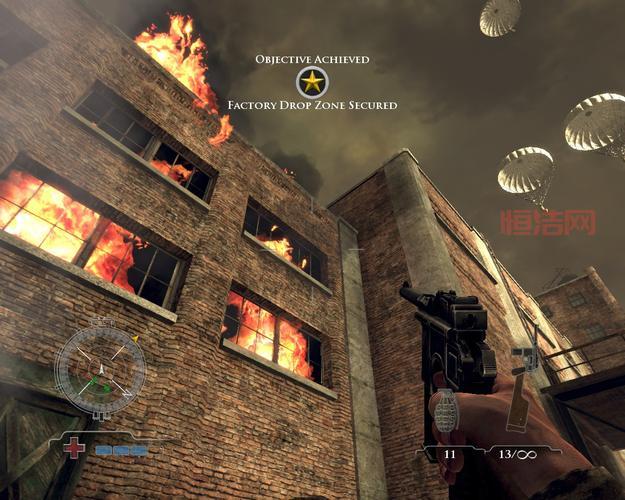
Task: Choose the grenade icon
Action: tap(447, 411)
